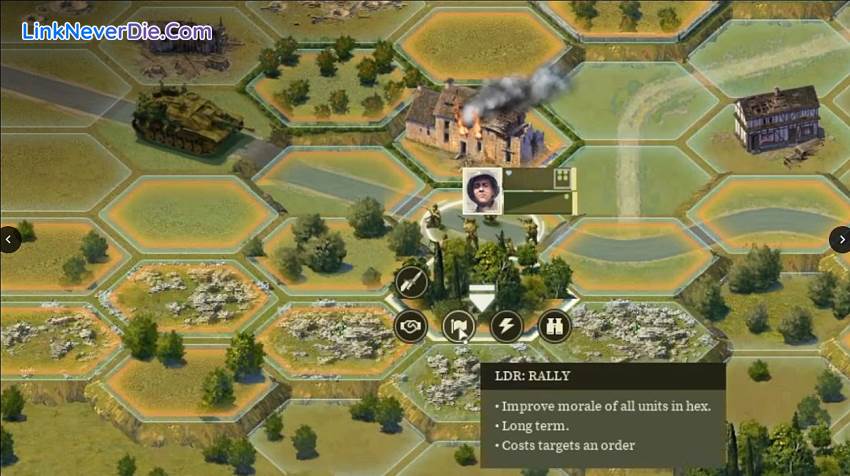Select the handshake leader ability

pyautogui.click(x=410, y=326)
